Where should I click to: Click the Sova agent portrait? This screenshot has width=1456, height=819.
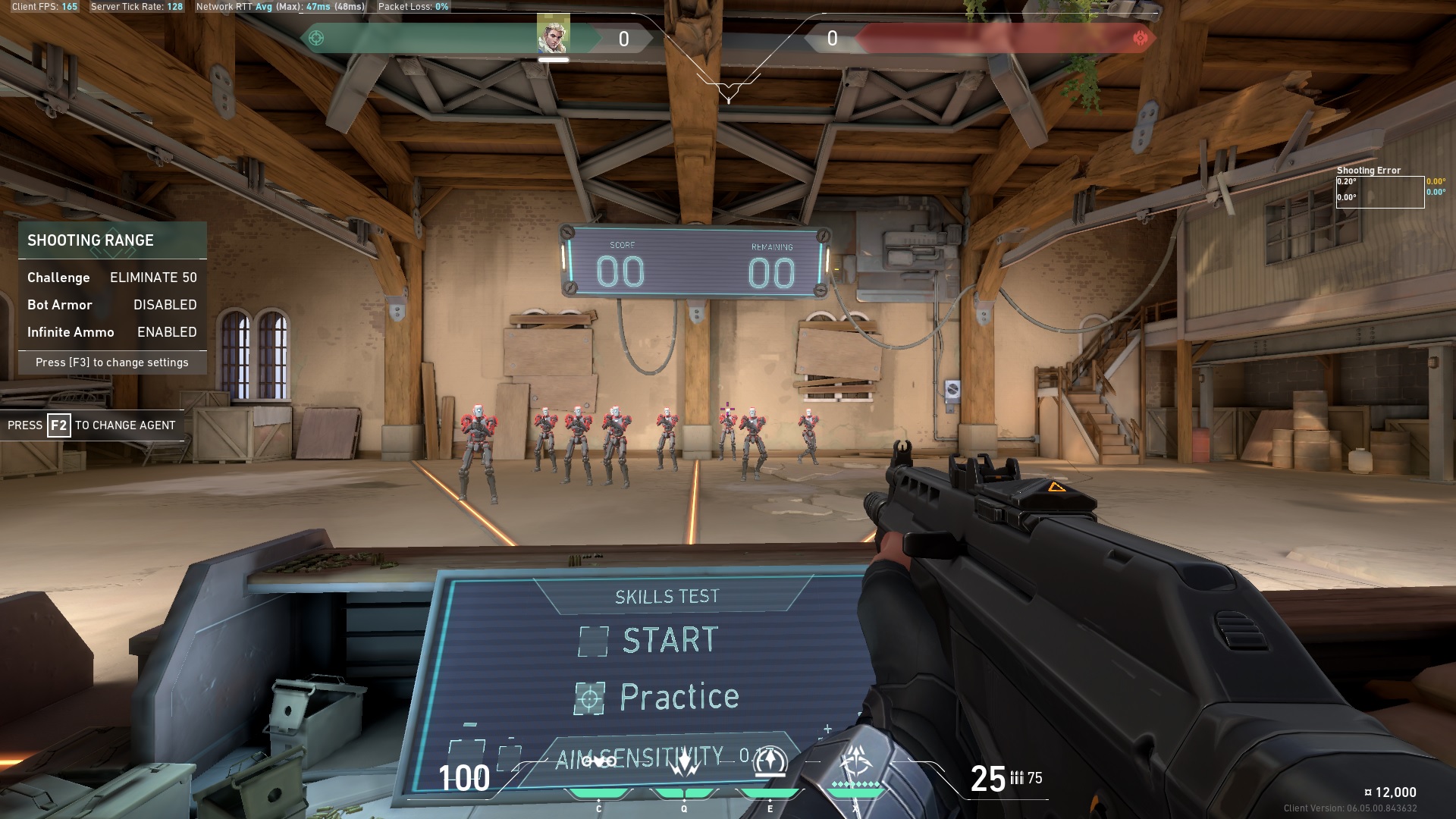pos(553,35)
